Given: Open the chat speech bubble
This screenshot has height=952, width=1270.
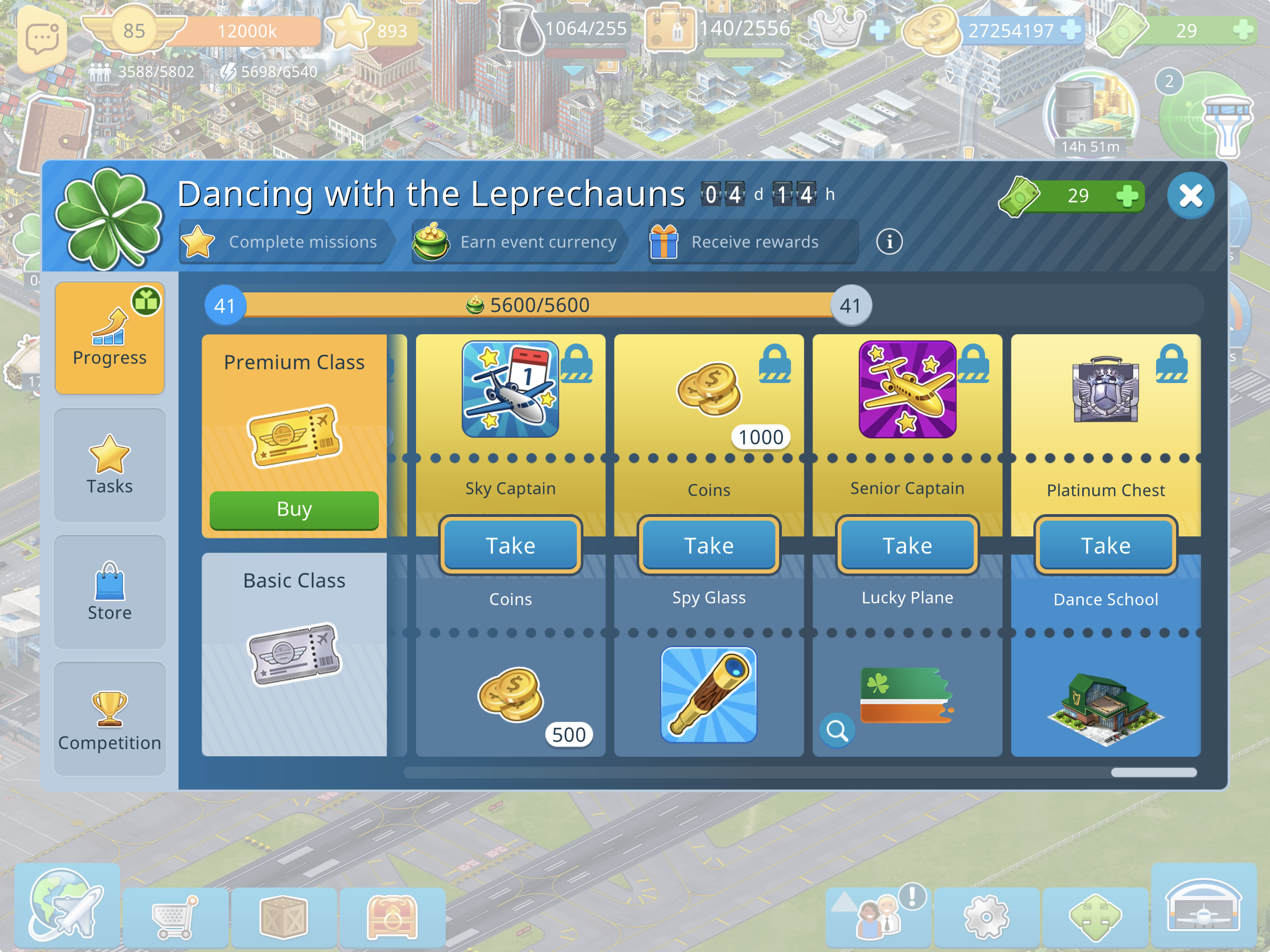Looking at the screenshot, I should click(x=41, y=39).
